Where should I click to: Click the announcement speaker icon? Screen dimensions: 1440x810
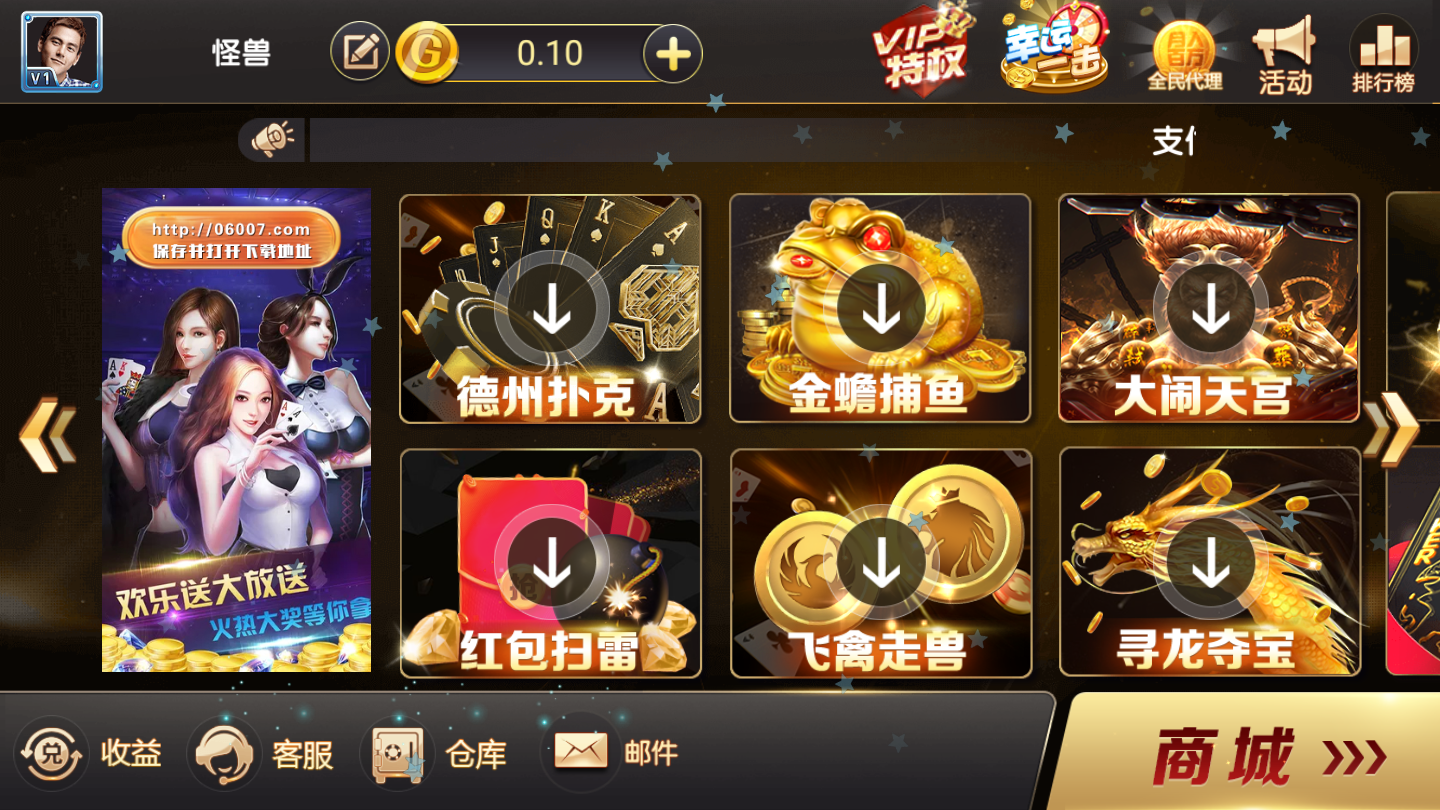272,137
